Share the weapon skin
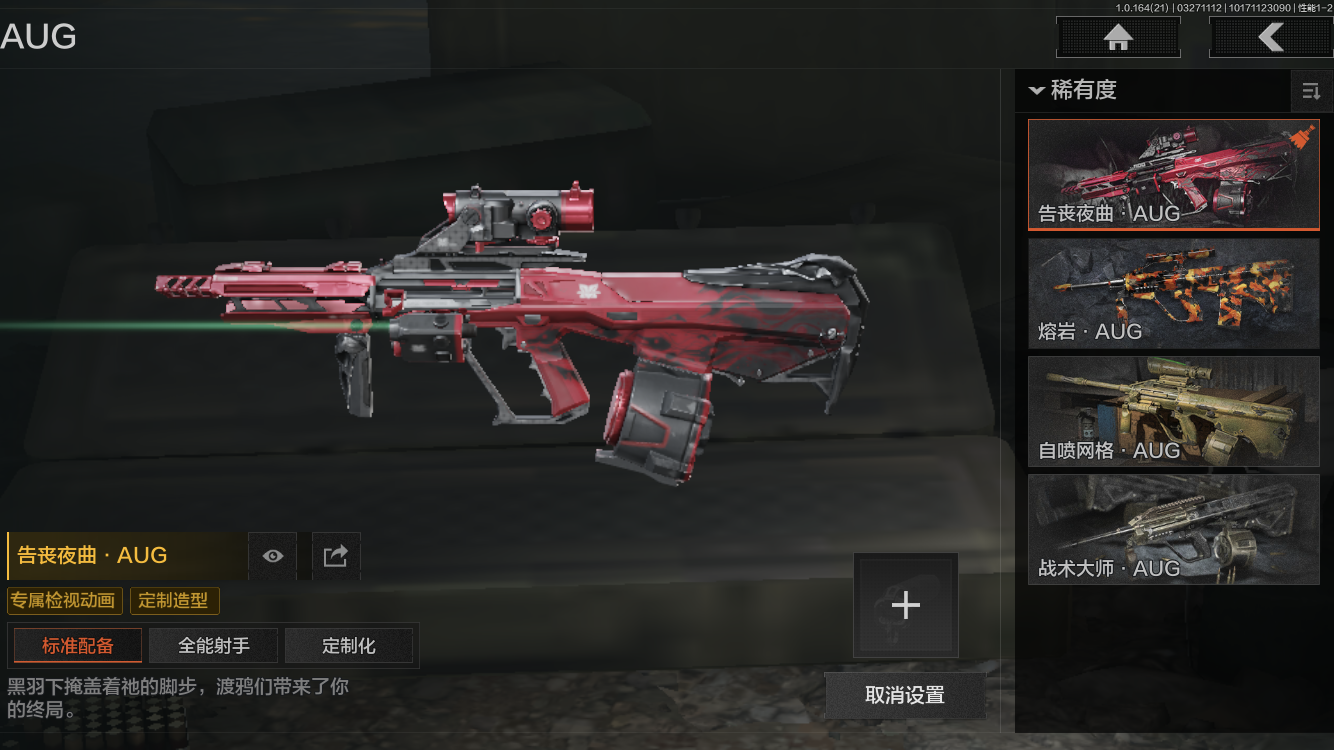 click(336, 556)
